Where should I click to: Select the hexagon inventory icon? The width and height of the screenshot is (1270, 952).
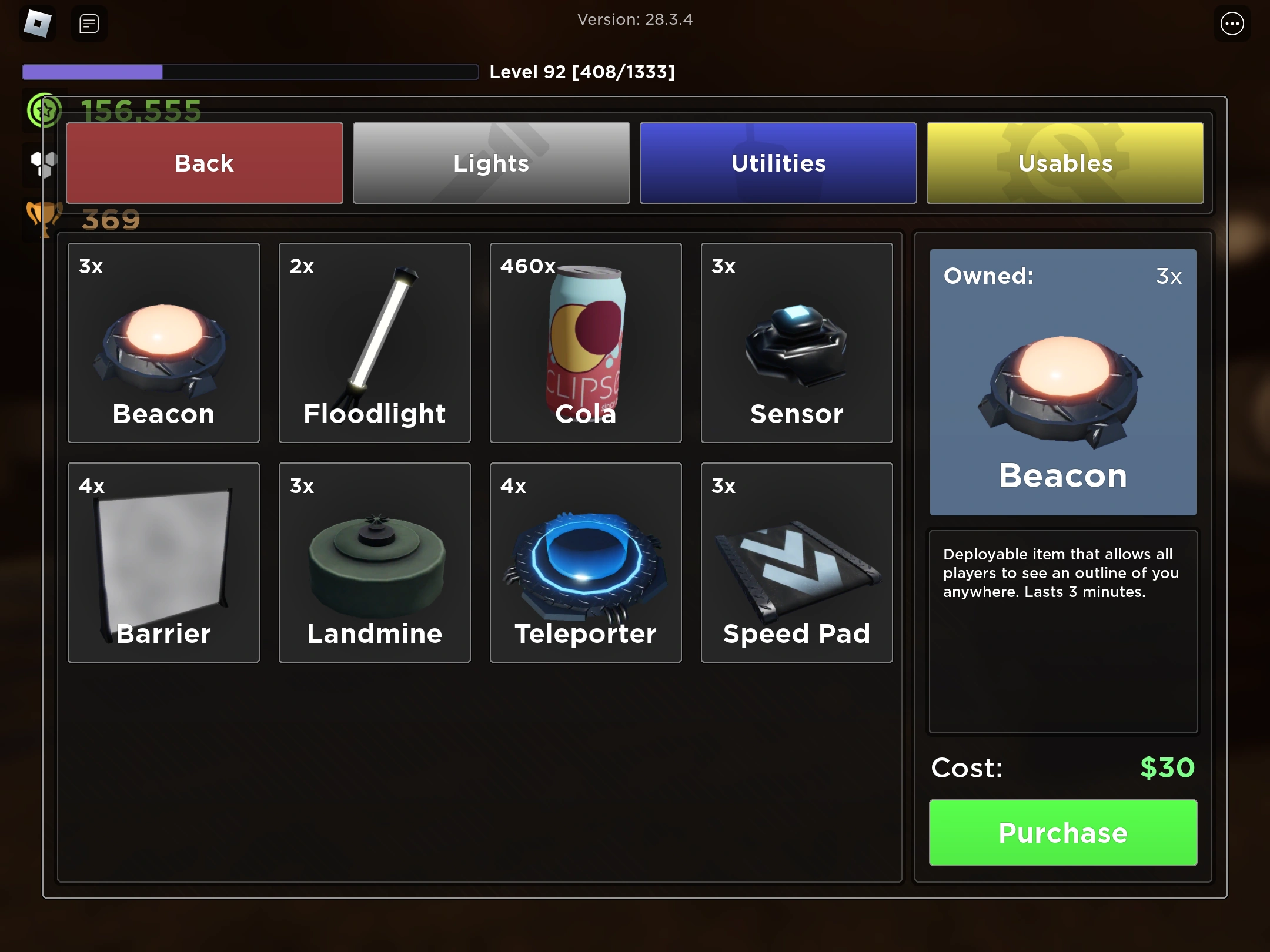click(45, 165)
